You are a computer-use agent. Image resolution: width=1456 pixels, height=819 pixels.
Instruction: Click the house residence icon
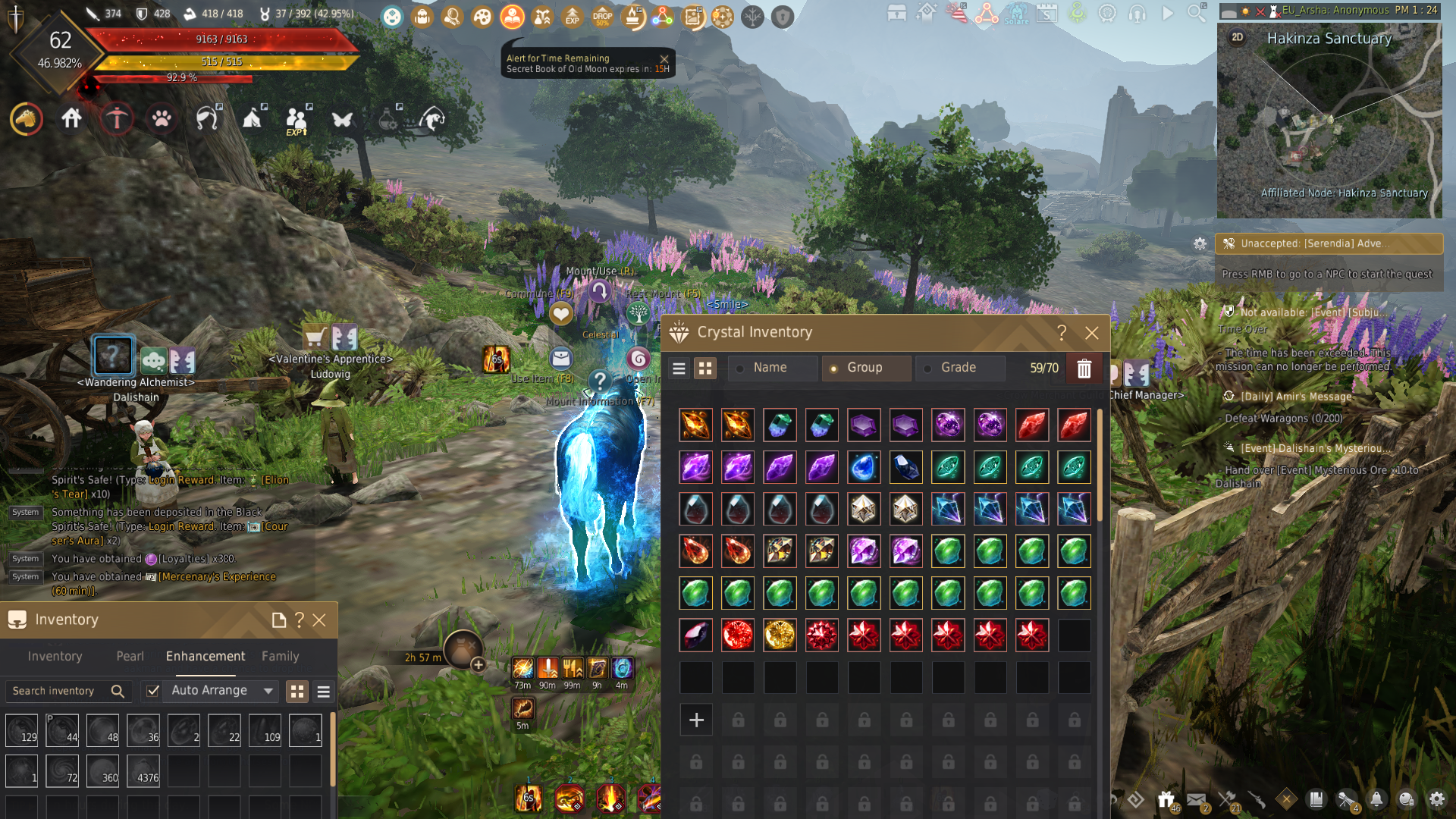click(72, 119)
